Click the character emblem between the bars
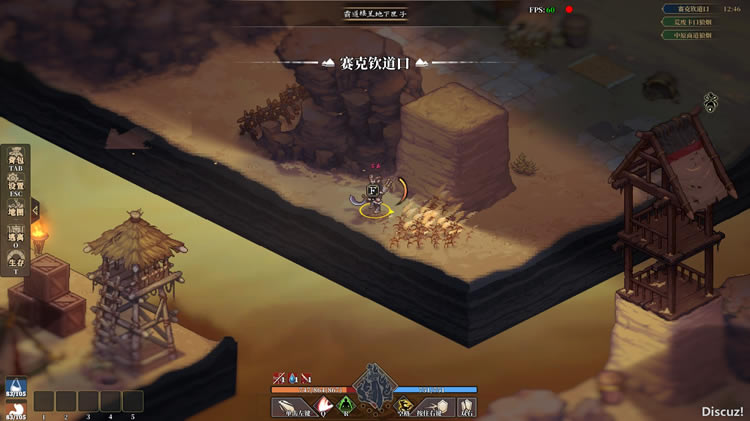The width and height of the screenshot is (750, 421). click(374, 385)
